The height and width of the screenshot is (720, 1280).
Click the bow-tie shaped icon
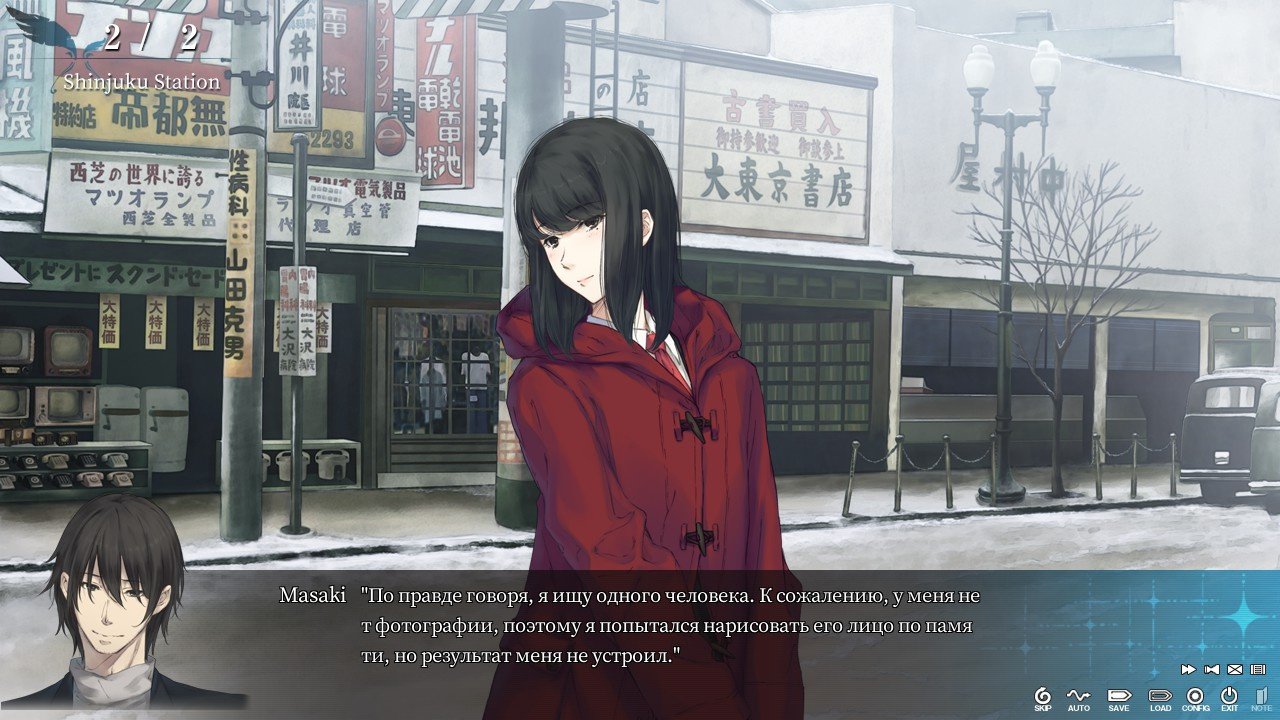coord(1212,669)
